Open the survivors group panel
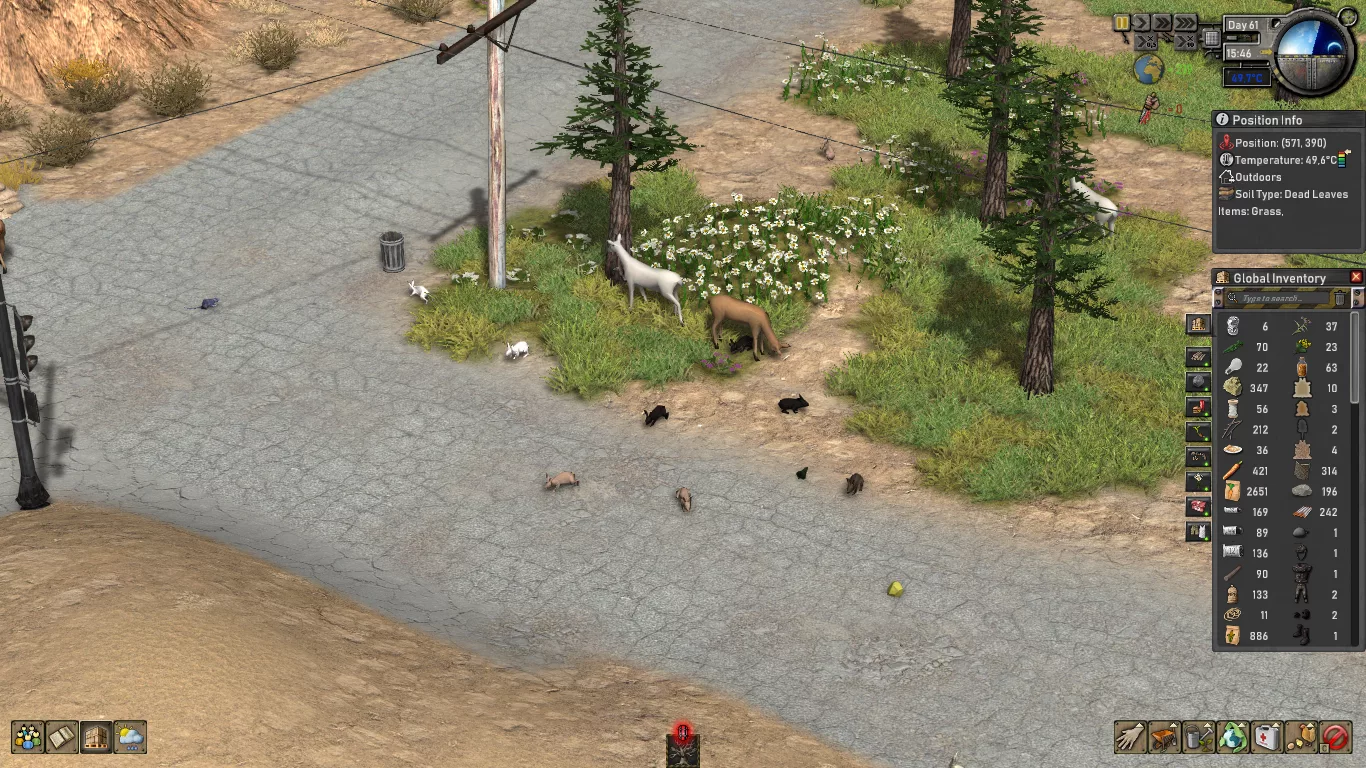The image size is (1366, 768). (x=28, y=737)
